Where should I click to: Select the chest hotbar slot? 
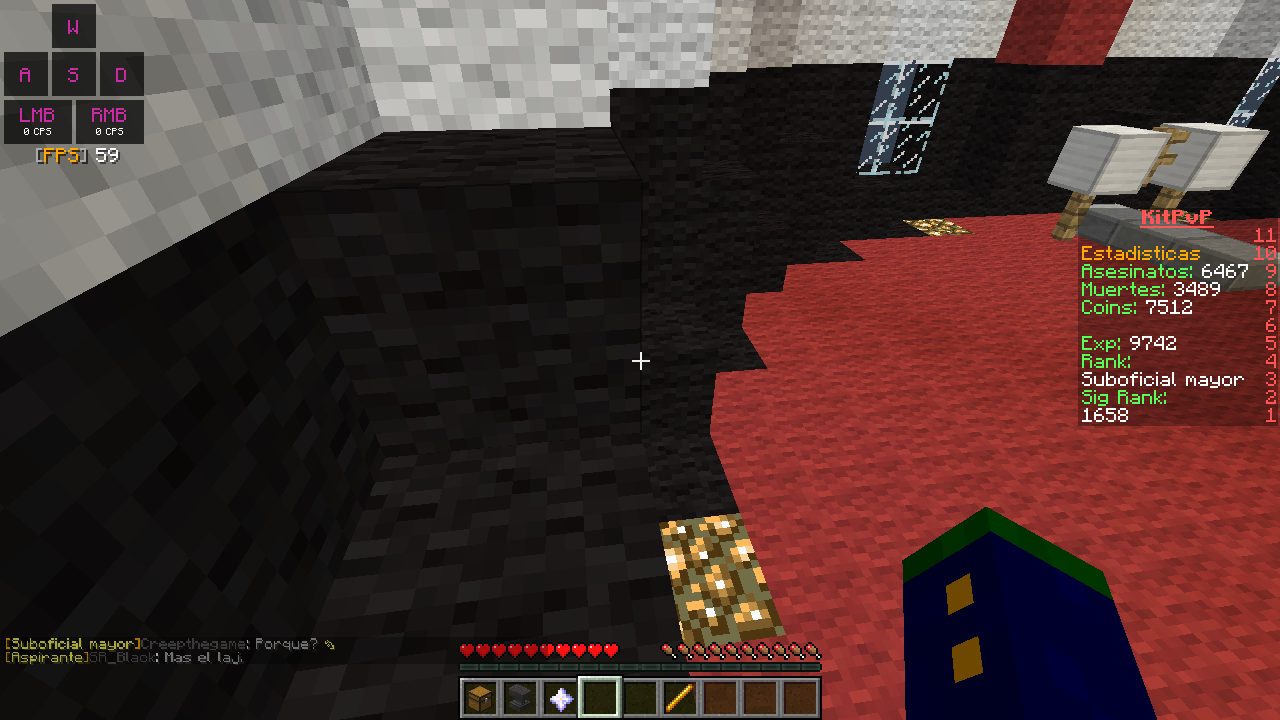click(x=480, y=698)
